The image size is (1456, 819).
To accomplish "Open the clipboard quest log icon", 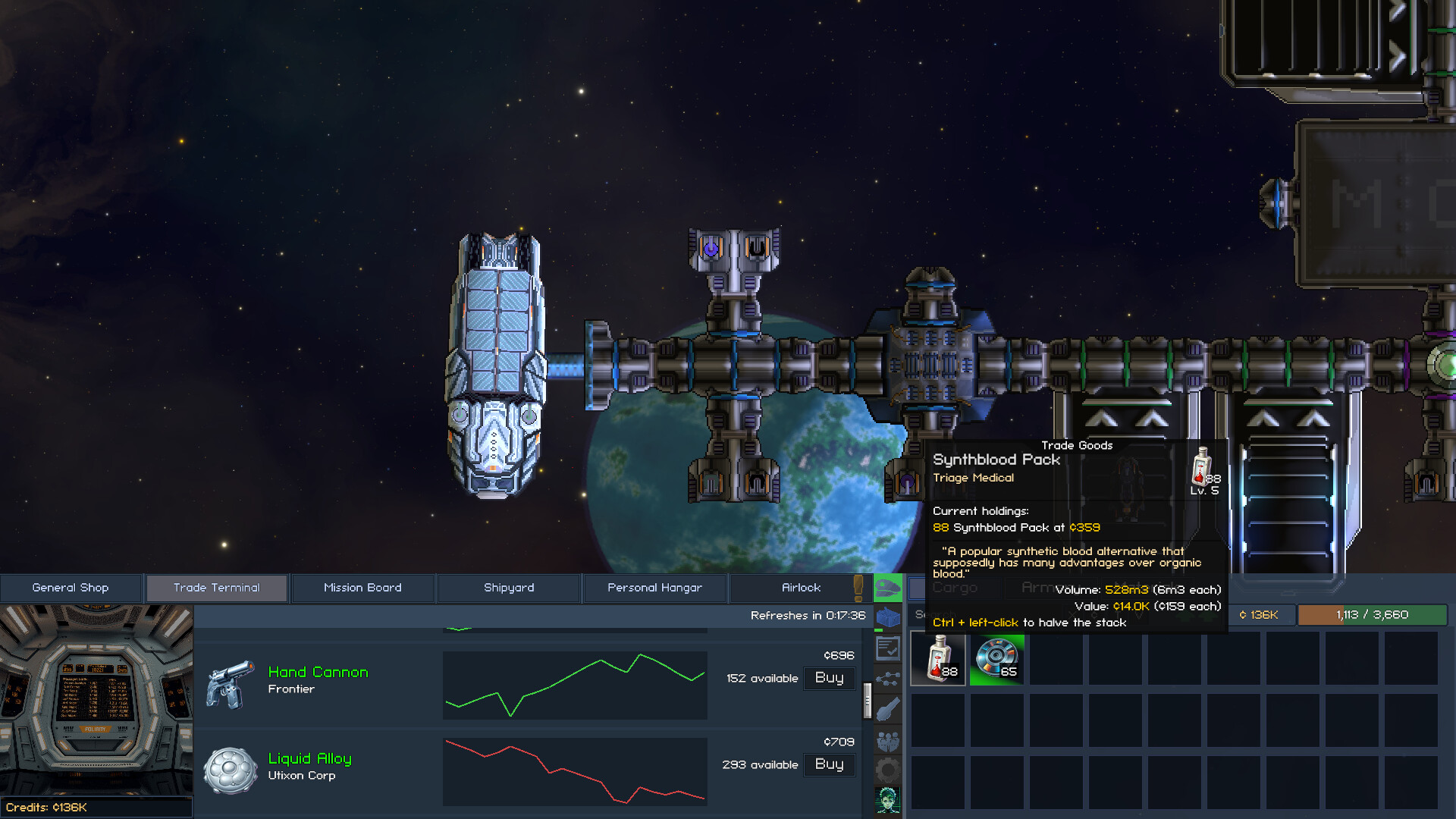I will 887,648.
